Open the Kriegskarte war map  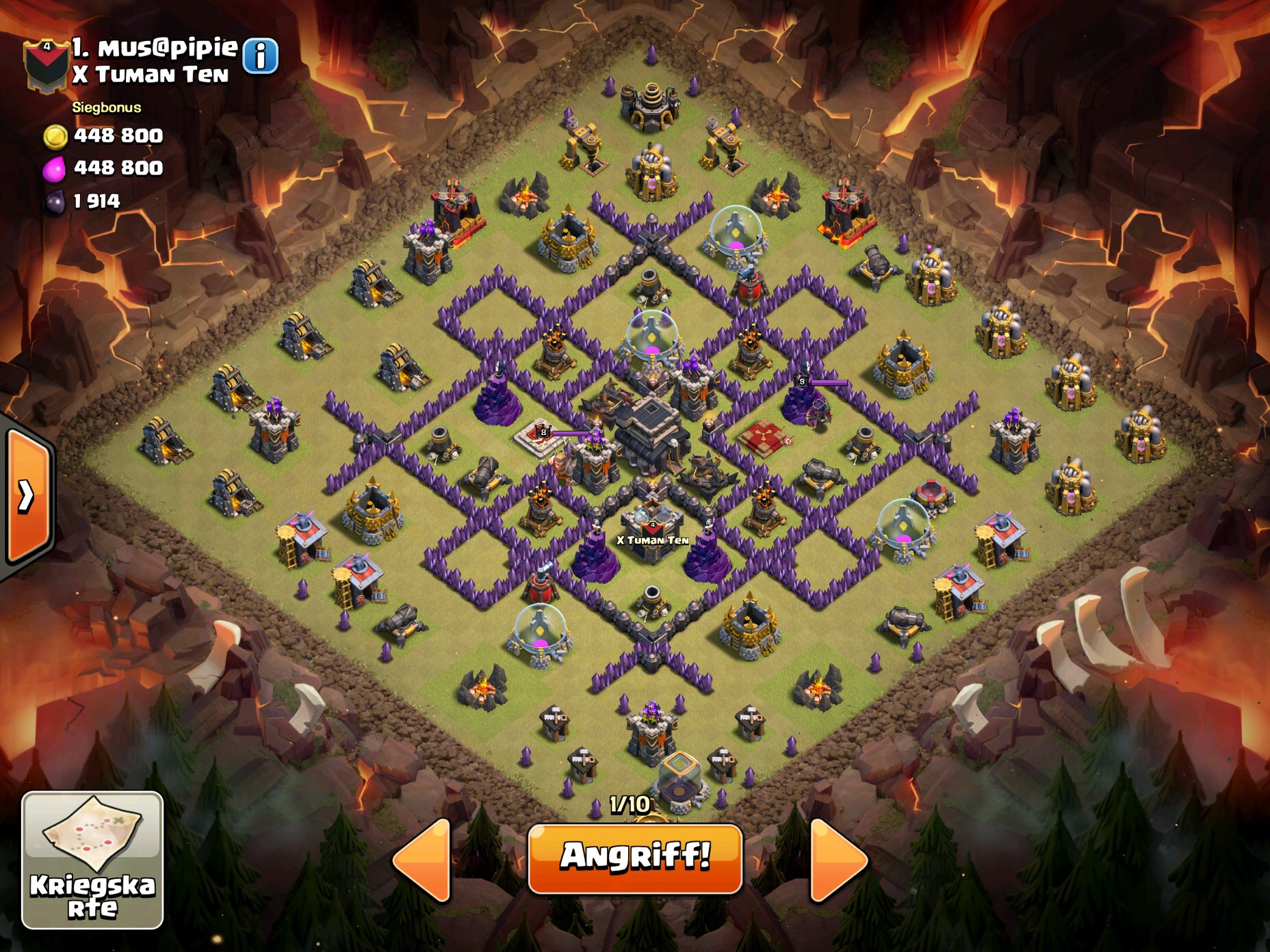(92, 860)
